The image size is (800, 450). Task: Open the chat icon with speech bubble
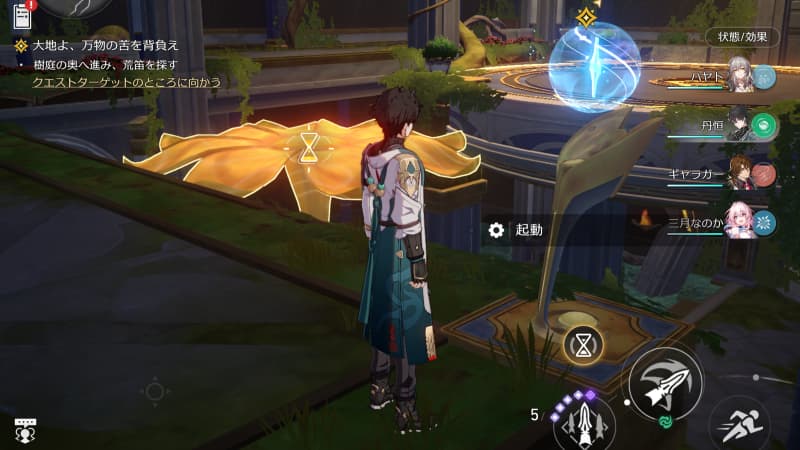pyautogui.click(x=25, y=430)
